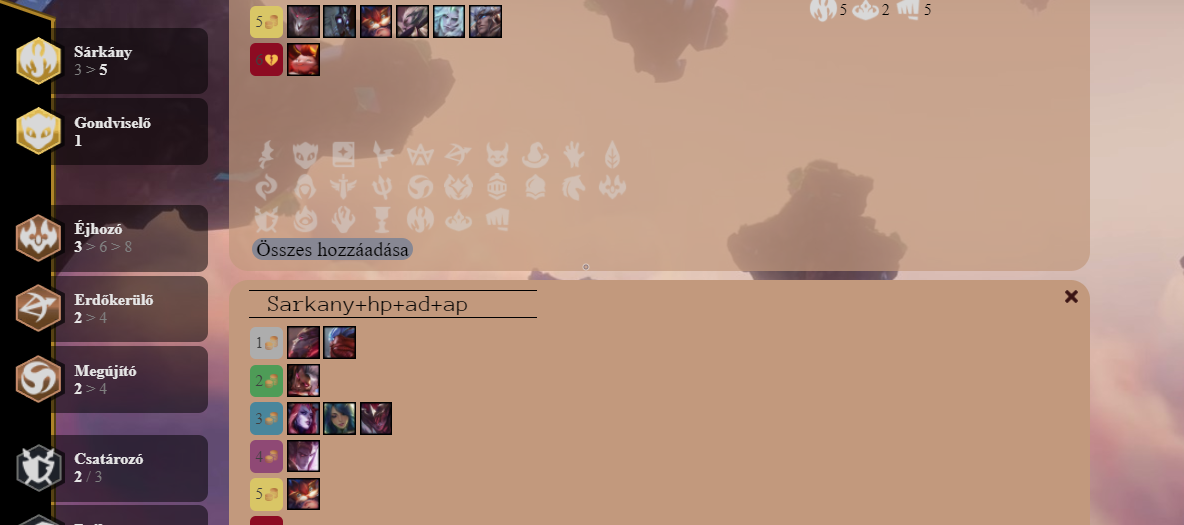Choose the horse head trait icon
Image resolution: width=1184 pixels, height=525 pixels.
click(x=573, y=187)
